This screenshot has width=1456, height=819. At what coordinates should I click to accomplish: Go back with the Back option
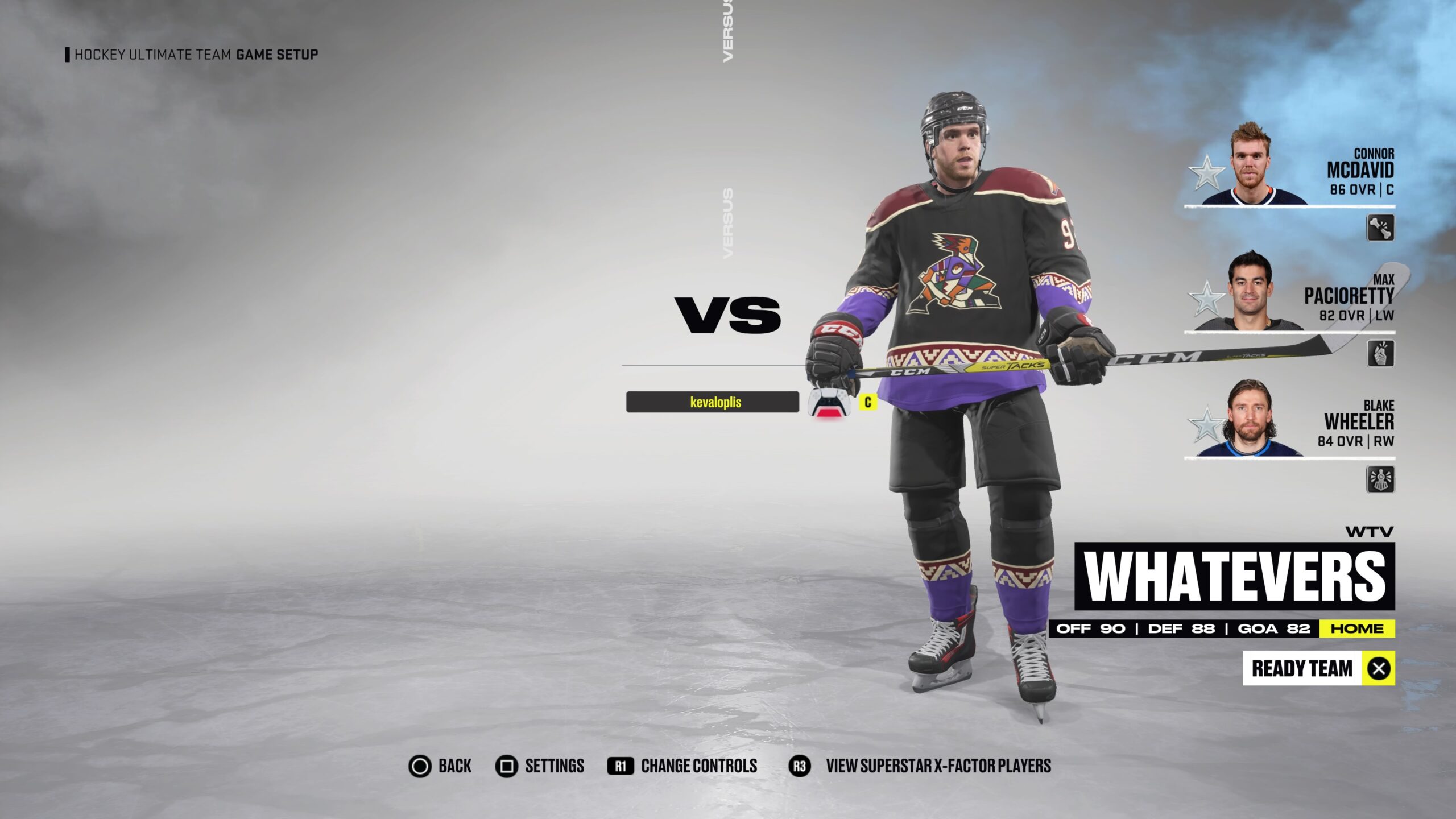440,766
